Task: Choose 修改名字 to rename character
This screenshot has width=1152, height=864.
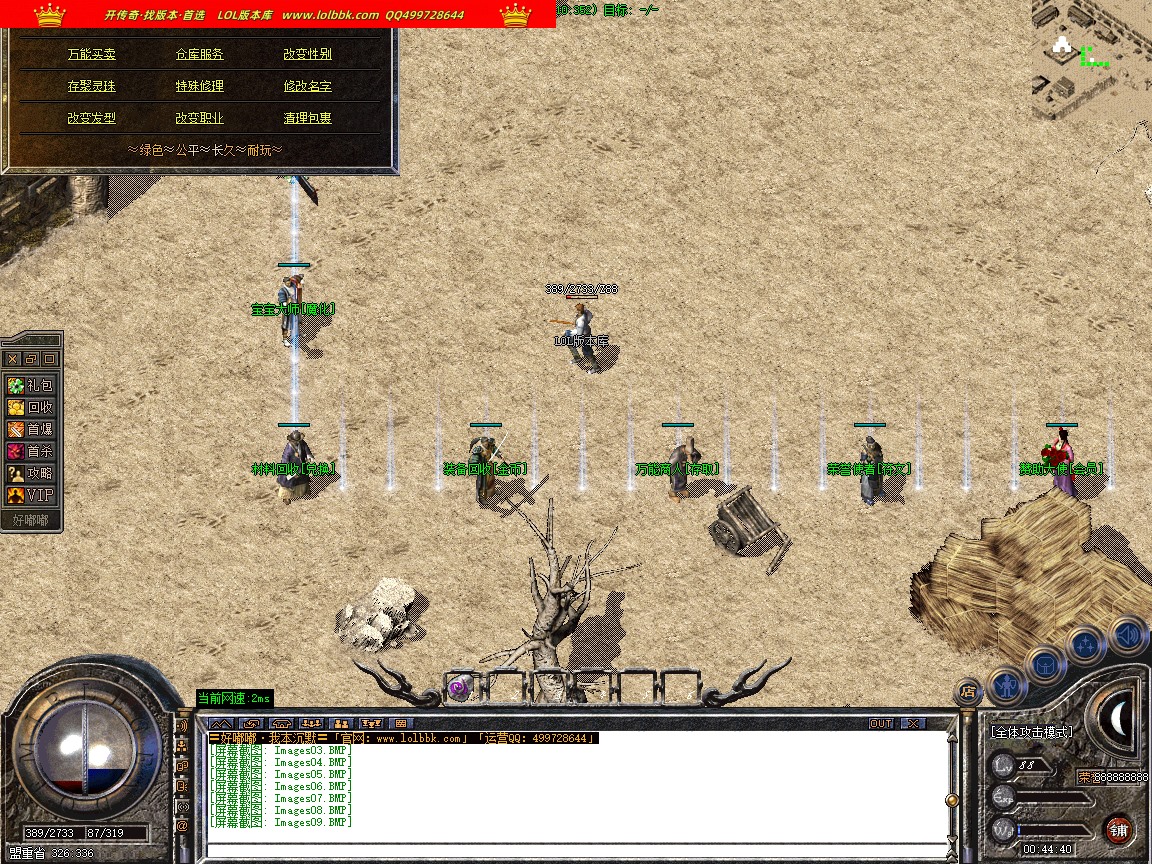Action: click(307, 86)
